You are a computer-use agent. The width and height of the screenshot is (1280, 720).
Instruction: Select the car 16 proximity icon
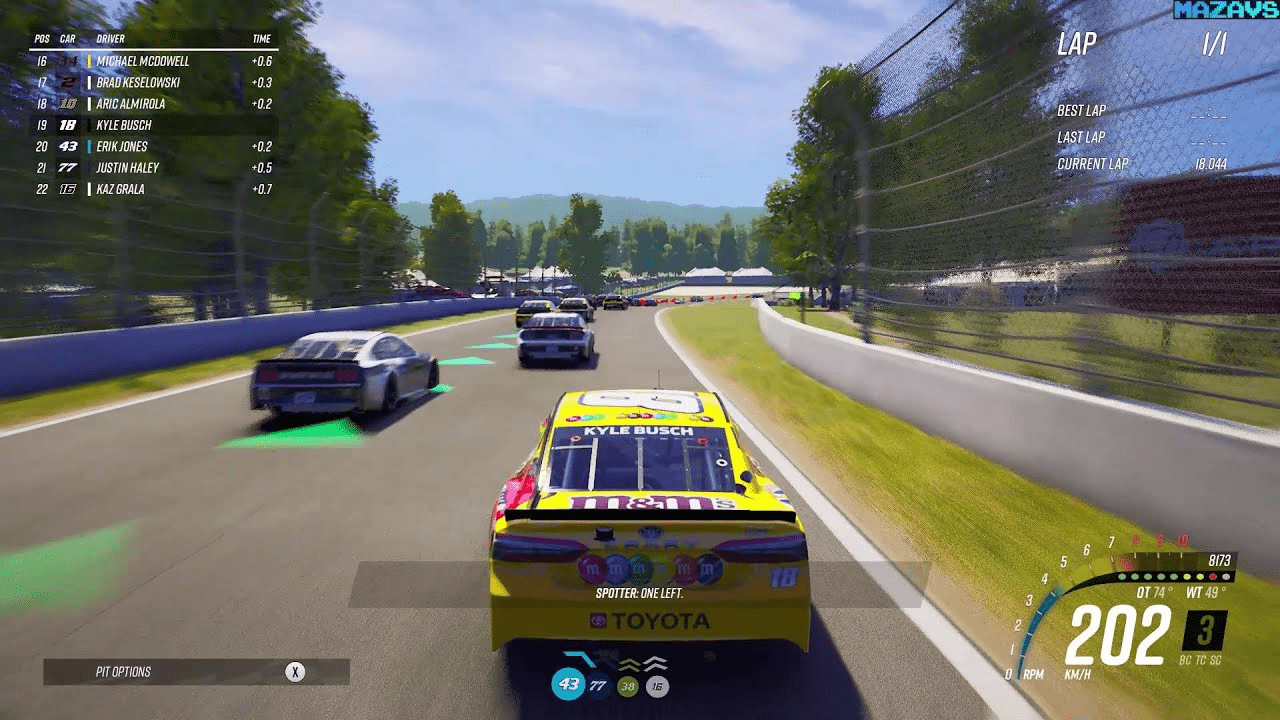click(657, 686)
